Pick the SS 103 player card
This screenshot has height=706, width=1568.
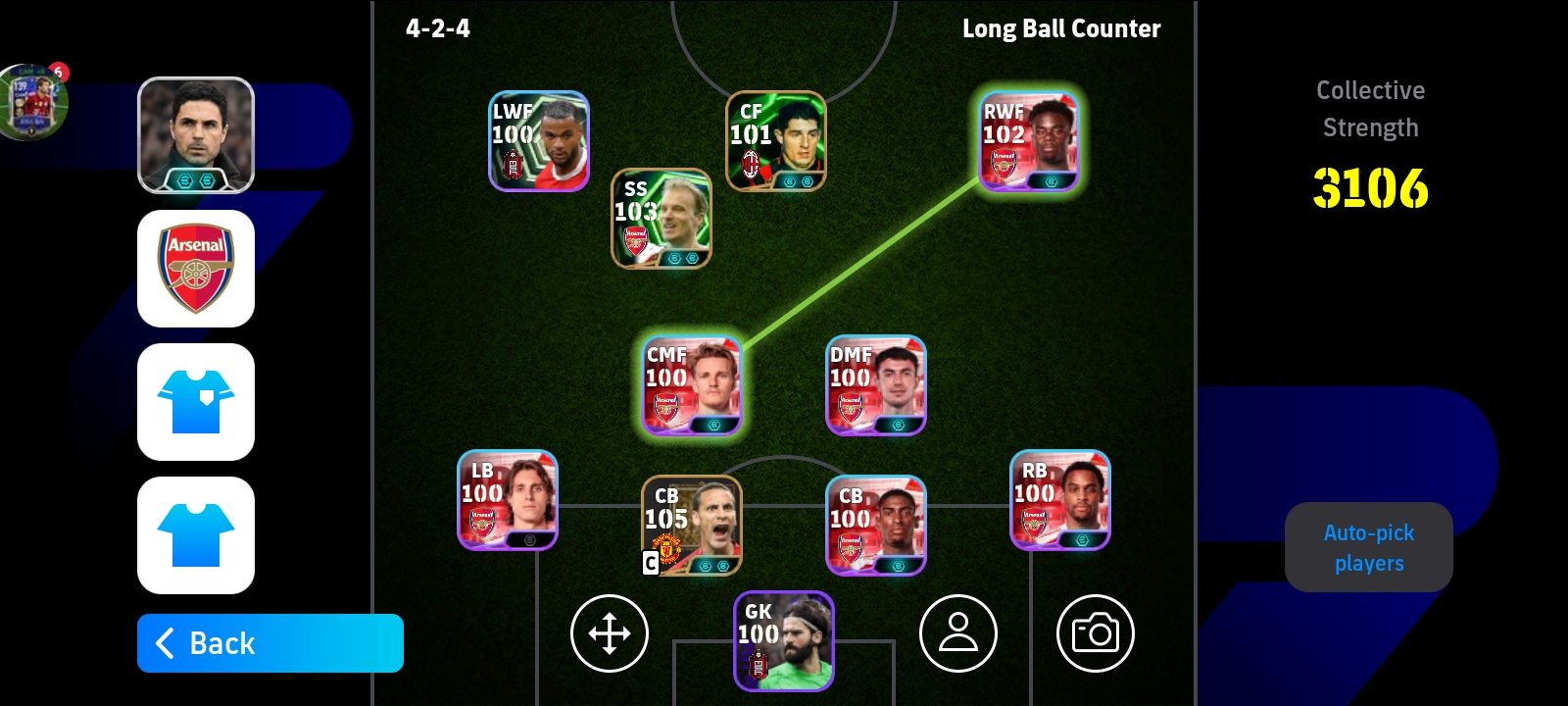(661, 219)
